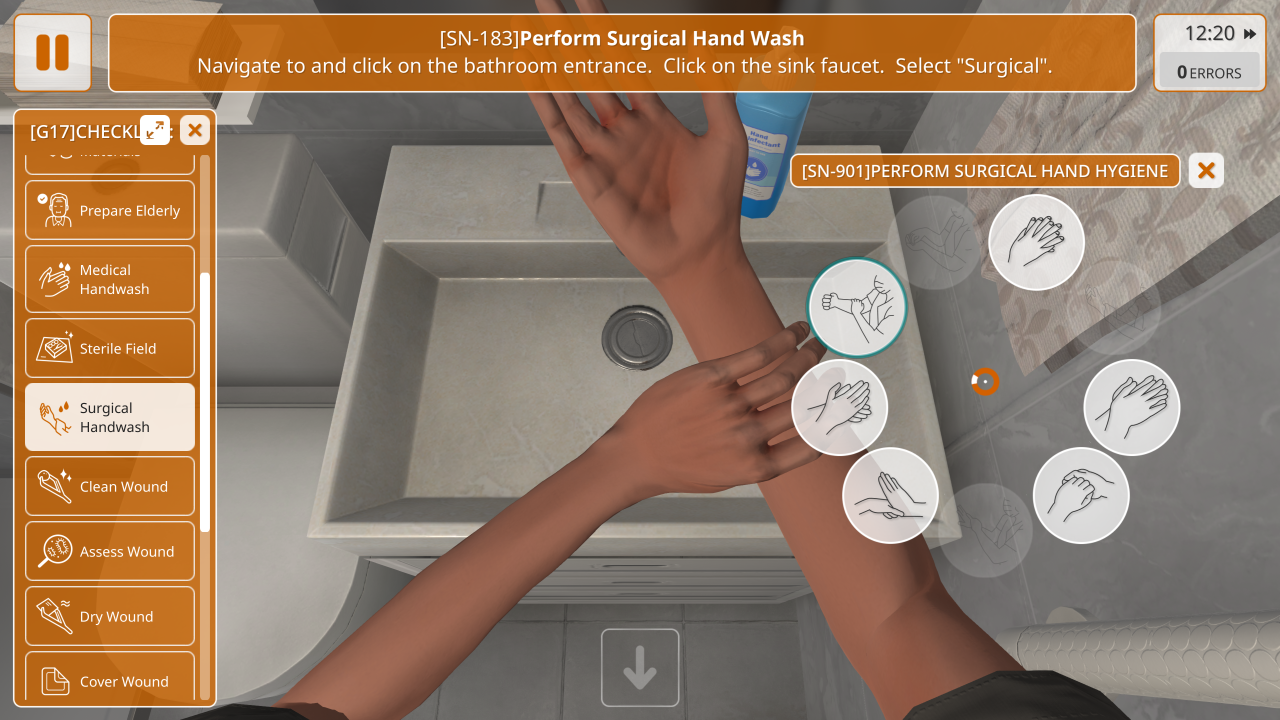Image resolution: width=1280 pixels, height=720 pixels.
Task: Close the Perform Surgical Hand Hygiene panel
Action: [1206, 171]
